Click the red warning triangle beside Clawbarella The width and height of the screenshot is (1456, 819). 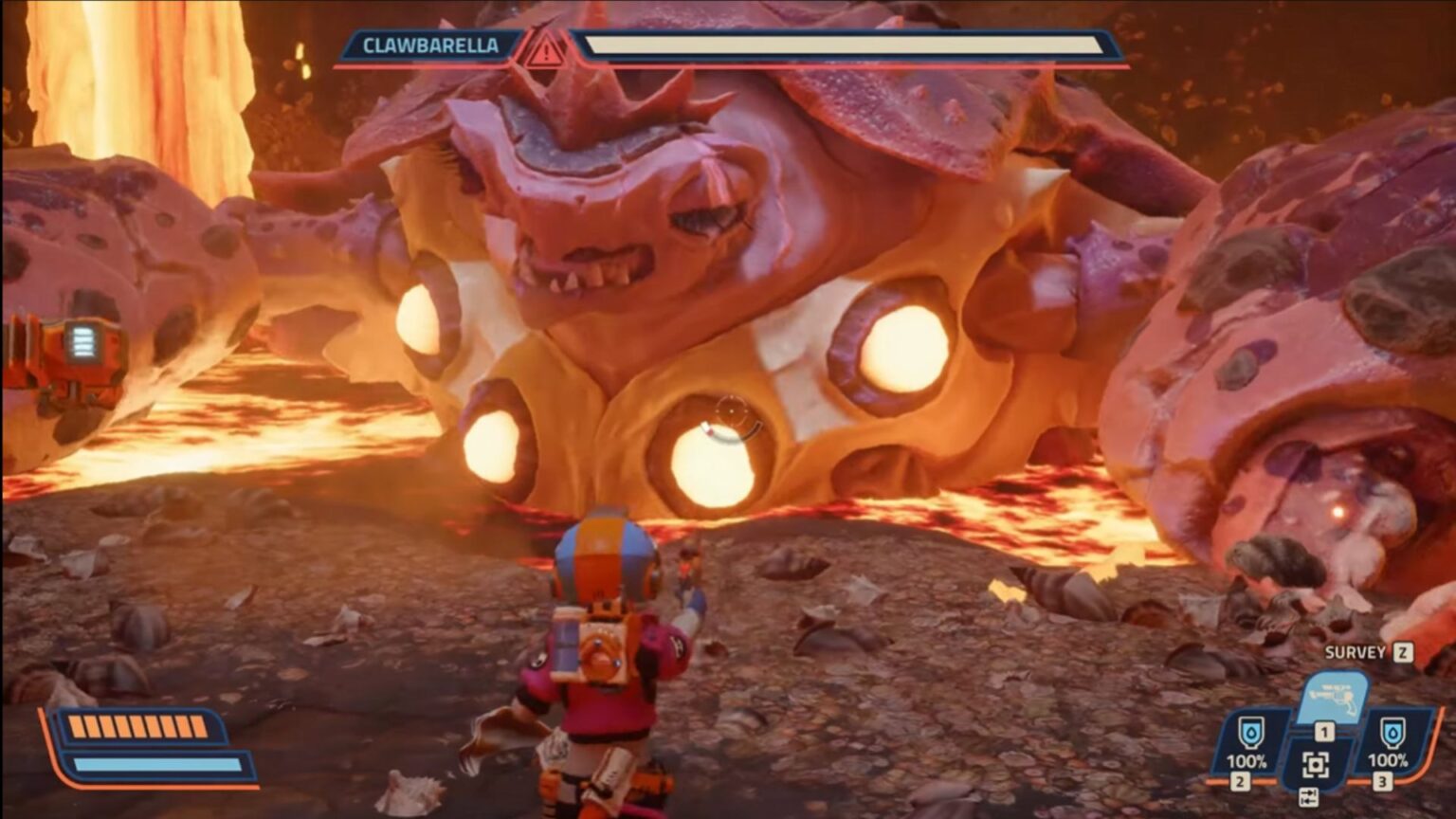544,50
